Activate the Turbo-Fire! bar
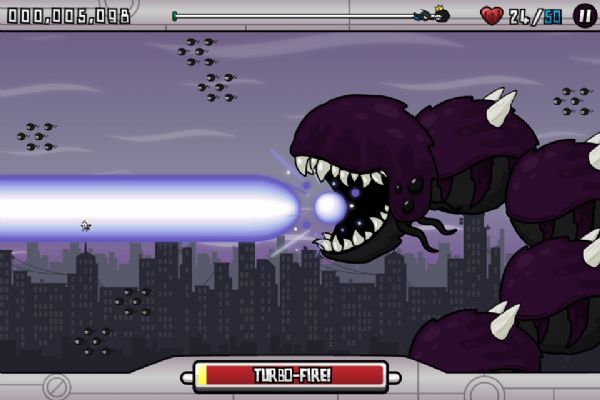Image resolution: width=600 pixels, height=400 pixels. [x=291, y=375]
